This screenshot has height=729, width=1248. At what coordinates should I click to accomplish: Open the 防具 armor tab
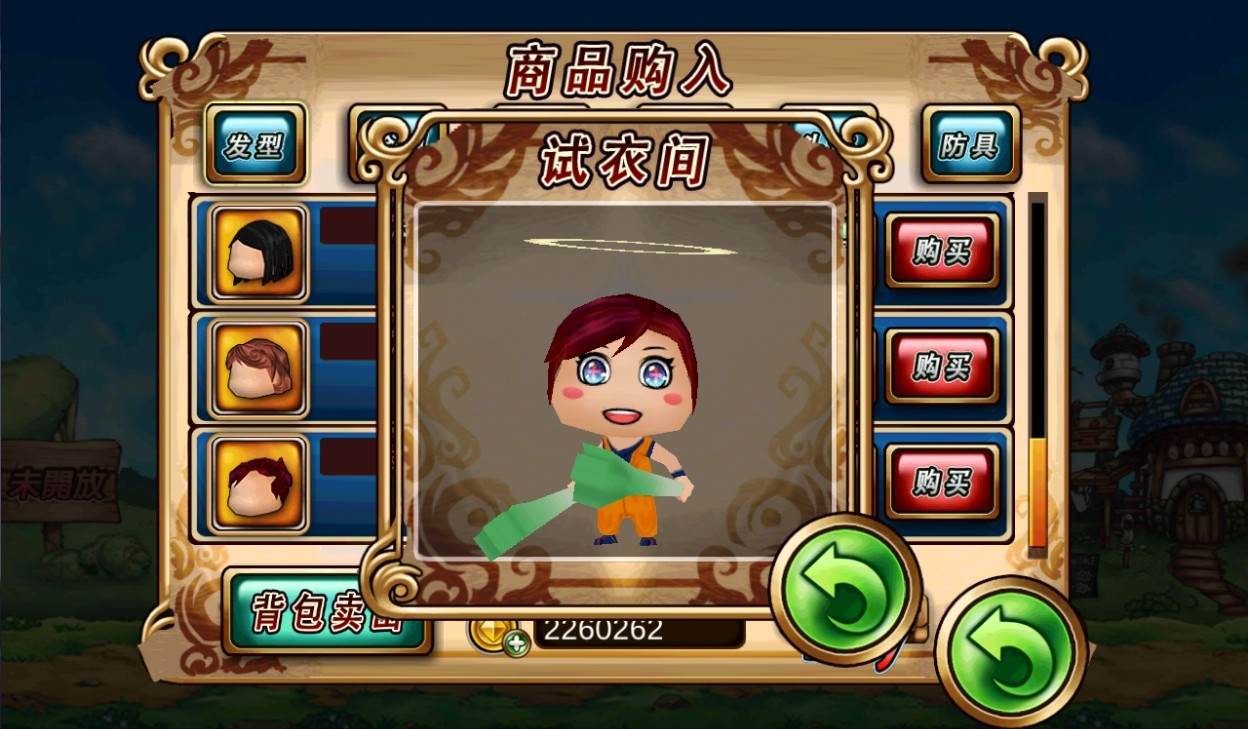tap(969, 144)
